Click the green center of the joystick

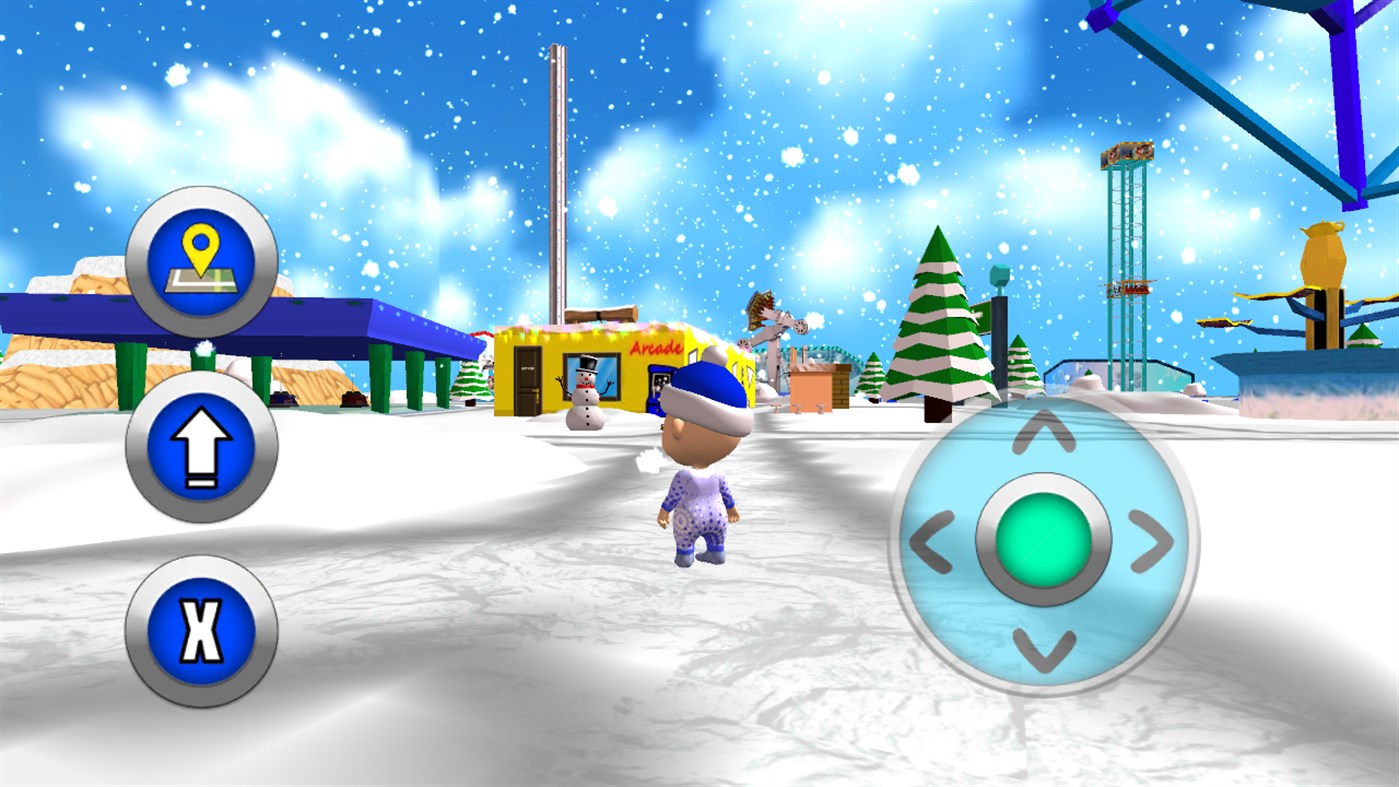click(1044, 540)
